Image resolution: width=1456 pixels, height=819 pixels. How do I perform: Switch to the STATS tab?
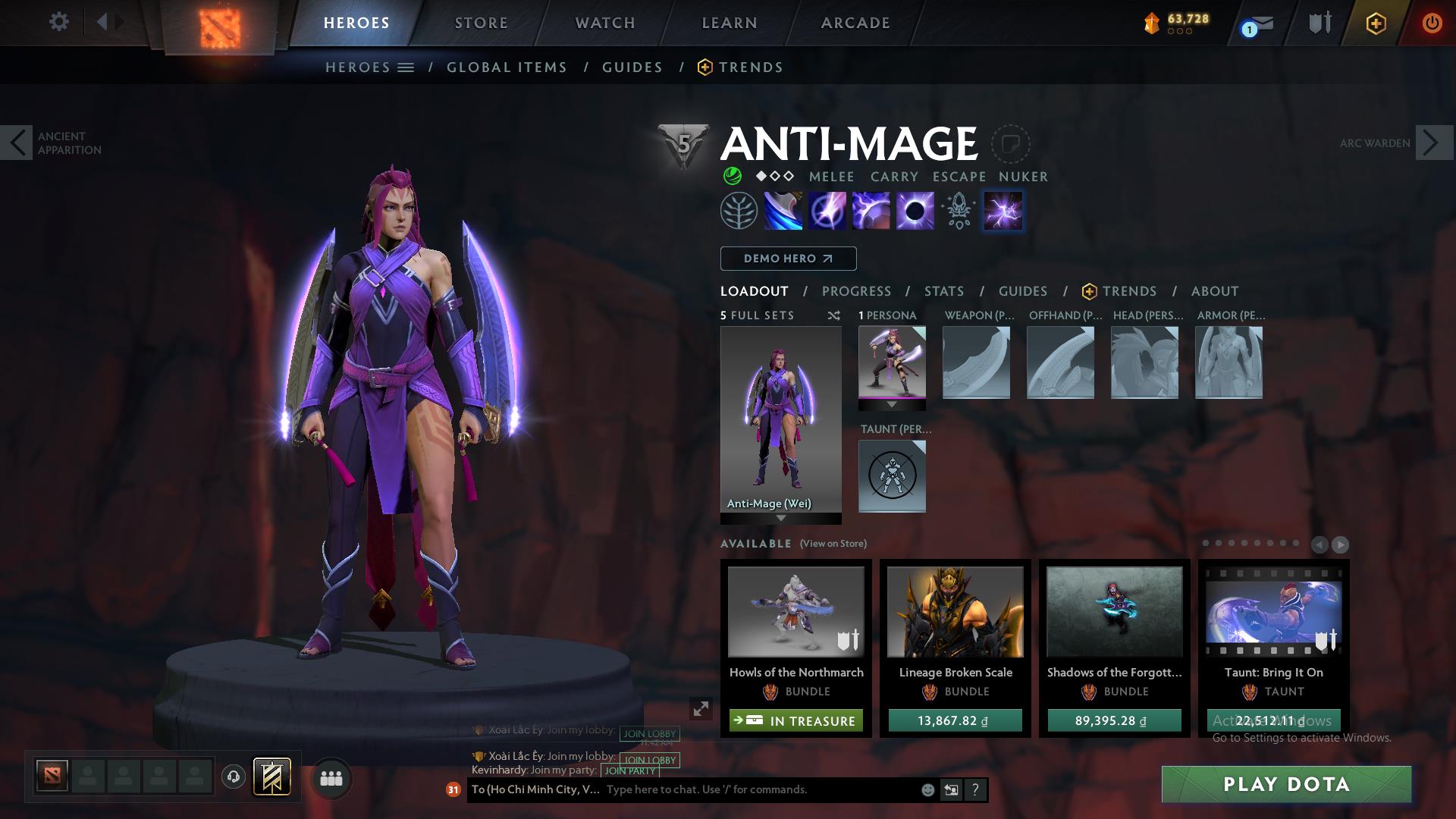943,290
